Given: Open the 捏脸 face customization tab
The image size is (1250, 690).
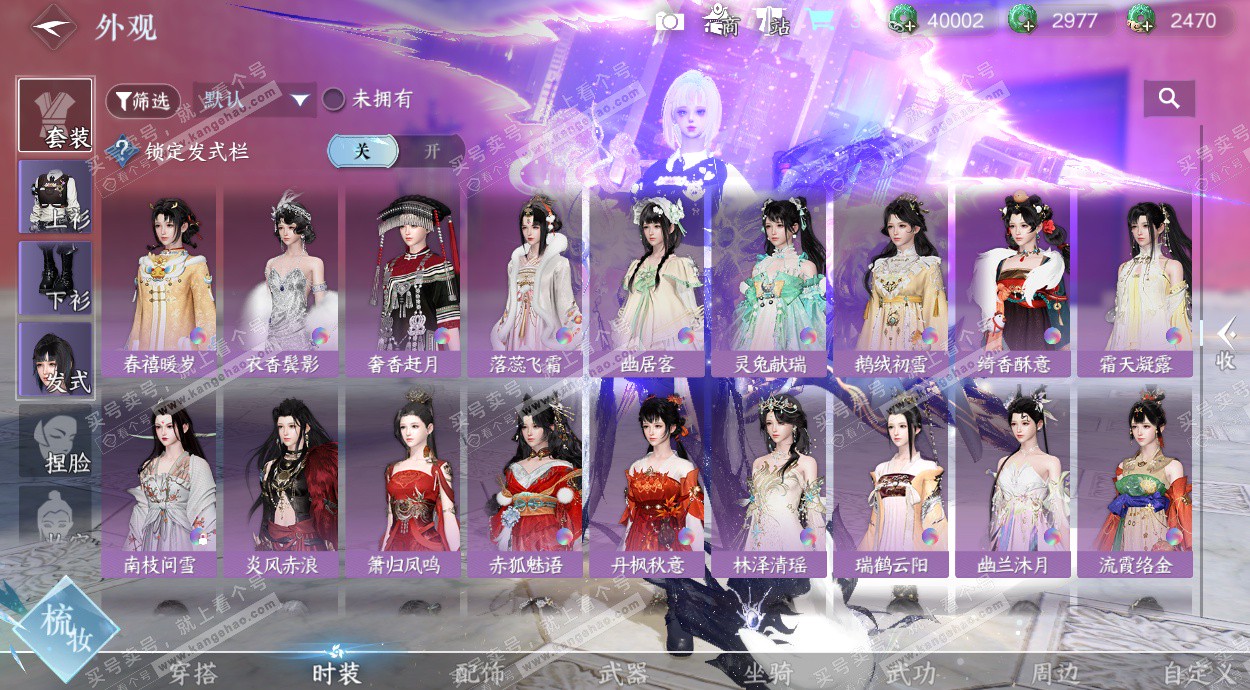Looking at the screenshot, I should (56, 440).
